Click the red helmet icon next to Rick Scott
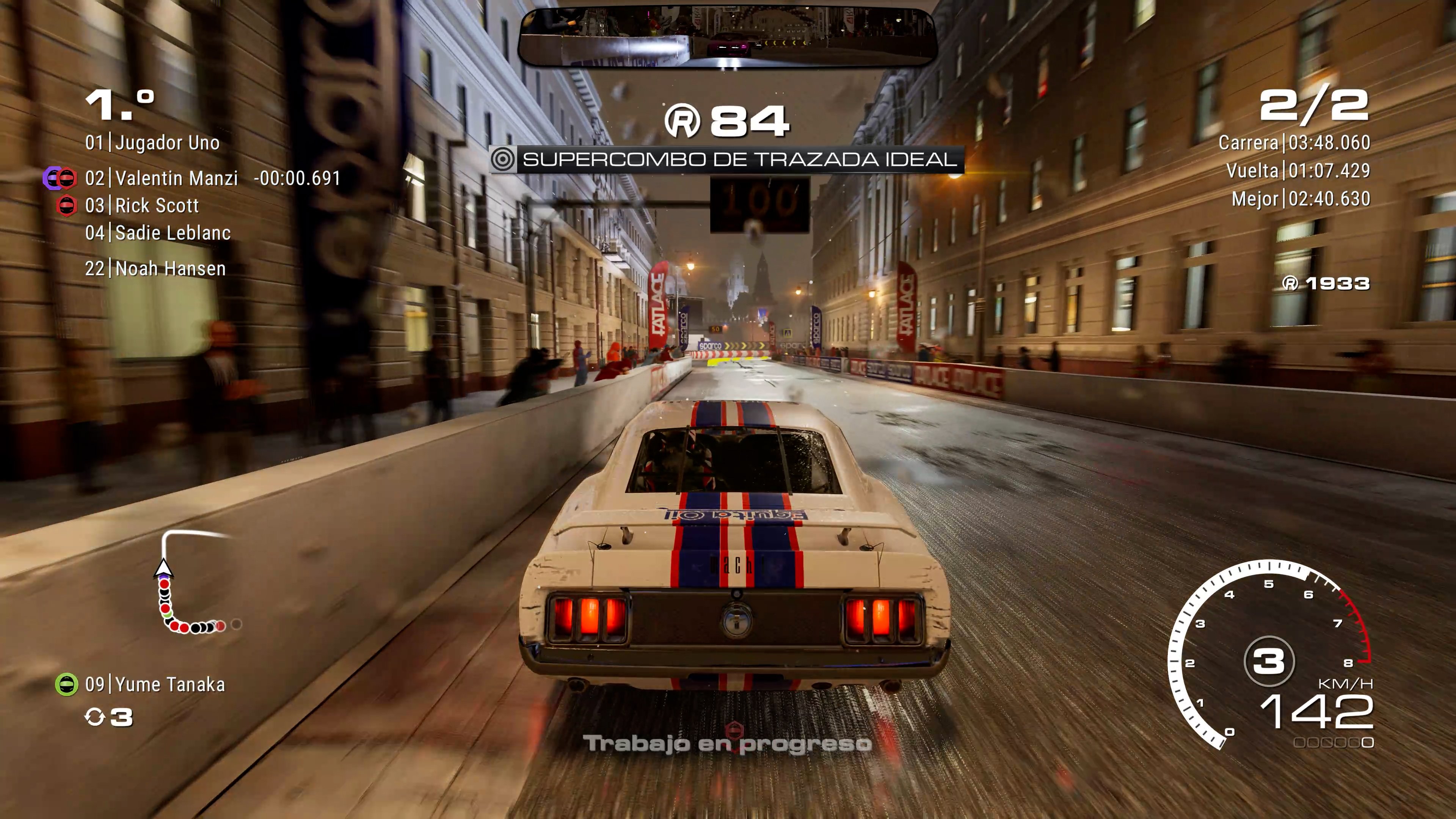 point(67,206)
